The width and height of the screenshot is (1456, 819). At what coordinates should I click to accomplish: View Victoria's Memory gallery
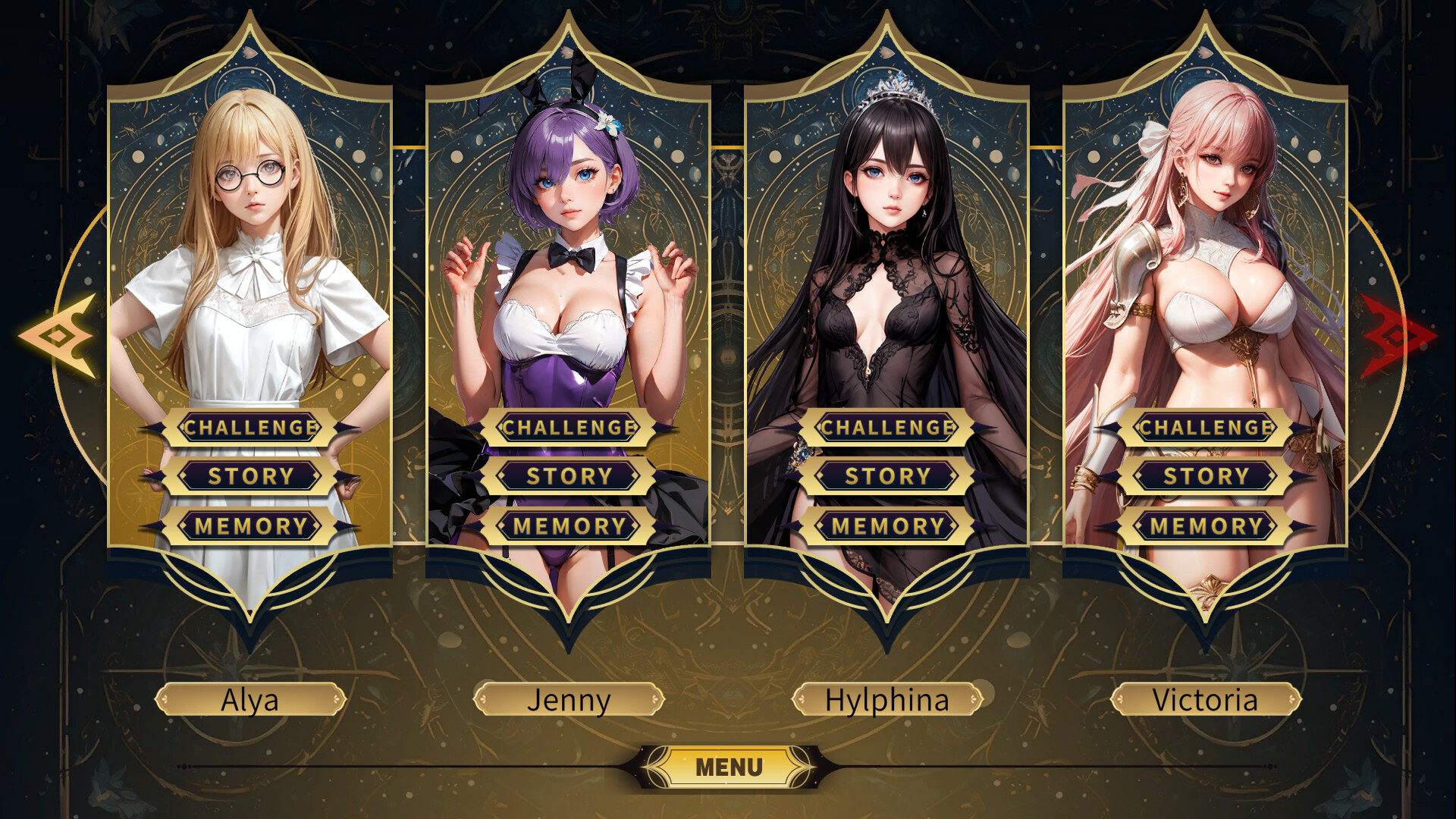coord(1204,526)
